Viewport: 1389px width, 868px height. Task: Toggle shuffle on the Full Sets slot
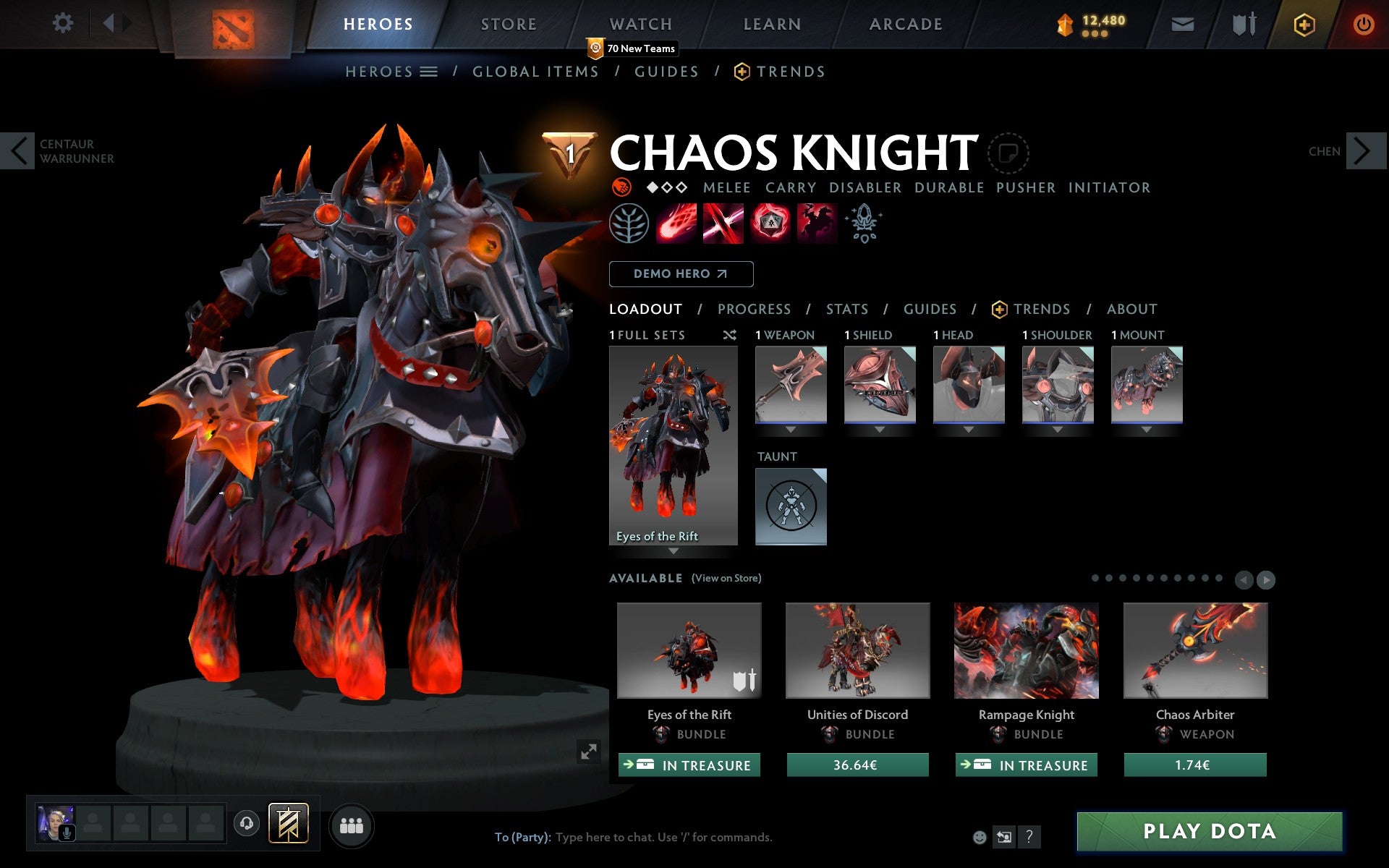729,336
